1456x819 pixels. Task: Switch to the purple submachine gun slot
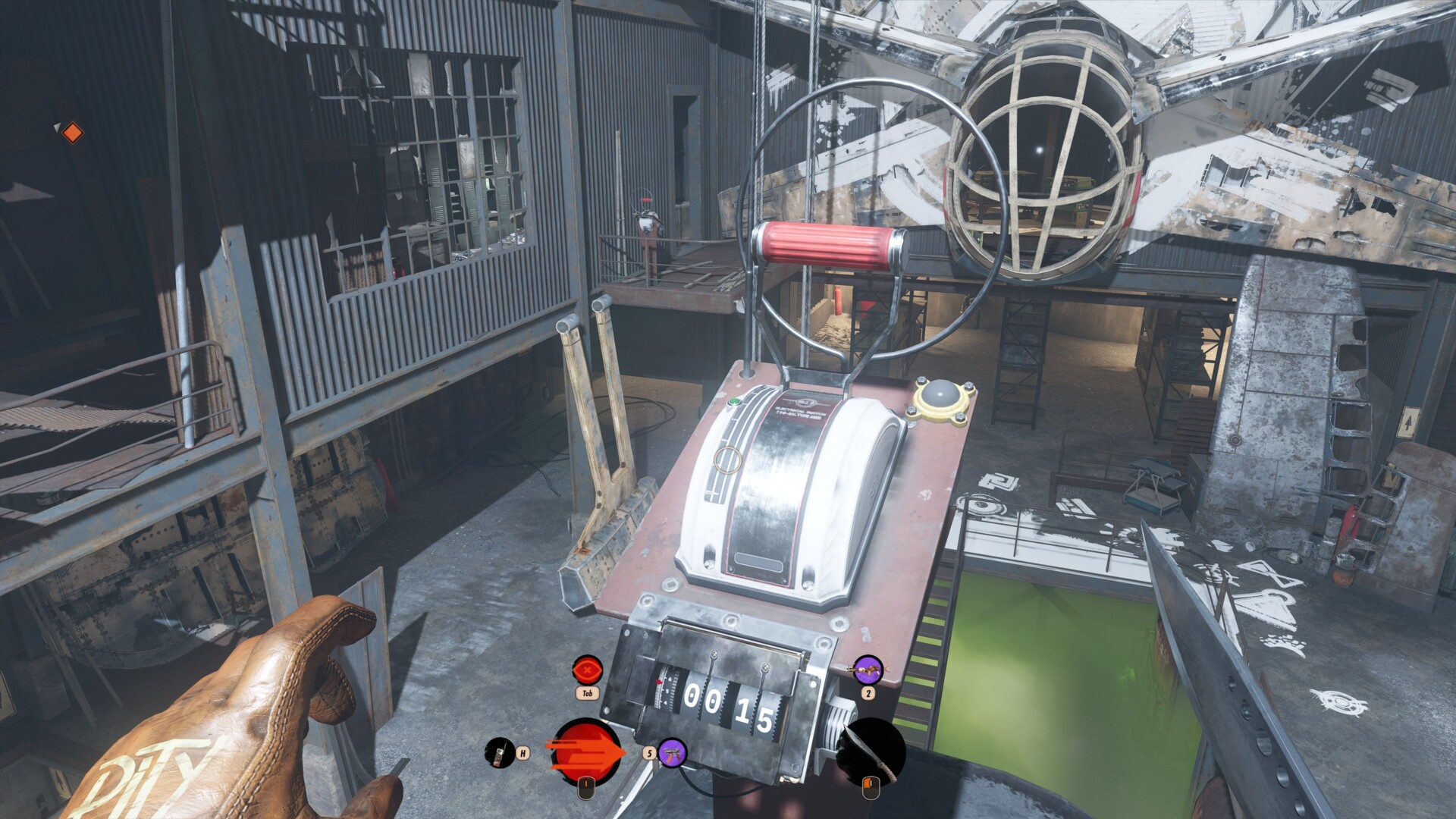click(x=672, y=753)
